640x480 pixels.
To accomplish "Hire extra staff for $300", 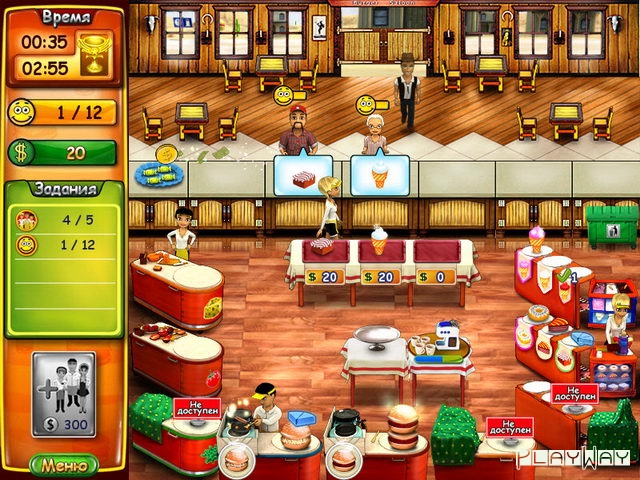I will 64,394.
